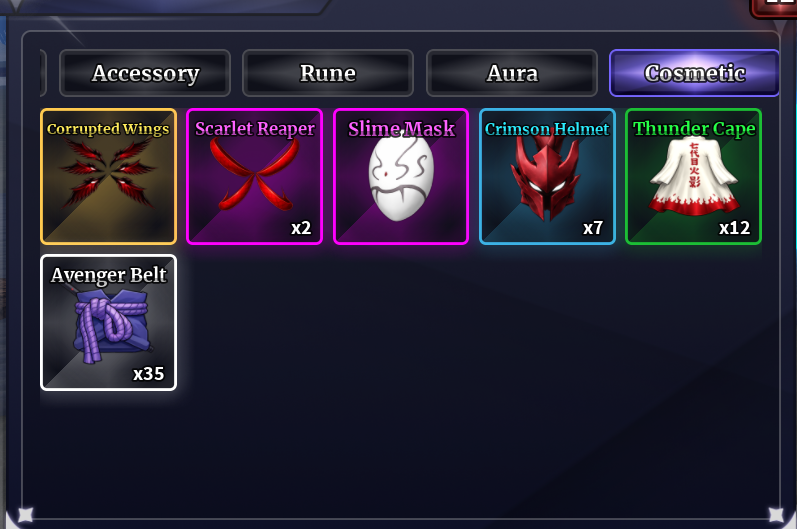
Task: Pick the Crimson Helmet slot
Action: tap(547, 176)
